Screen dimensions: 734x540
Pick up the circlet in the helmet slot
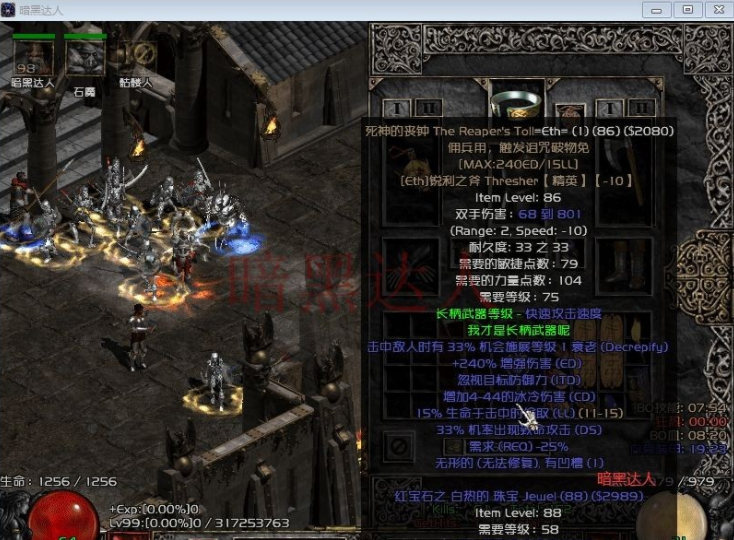pos(517,99)
